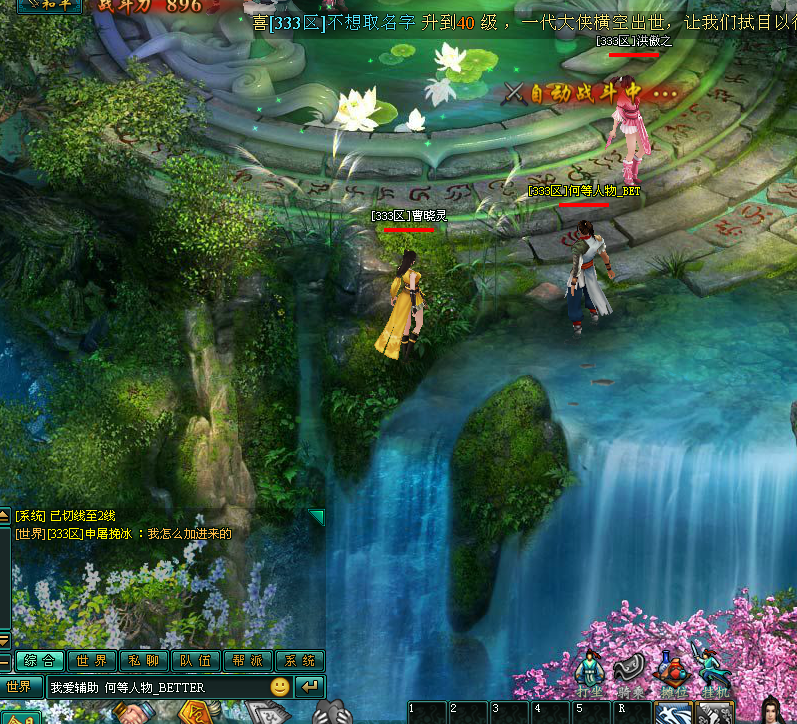Switch to the 综合 chat tab
Screen dimensions: 797x724
point(40,660)
